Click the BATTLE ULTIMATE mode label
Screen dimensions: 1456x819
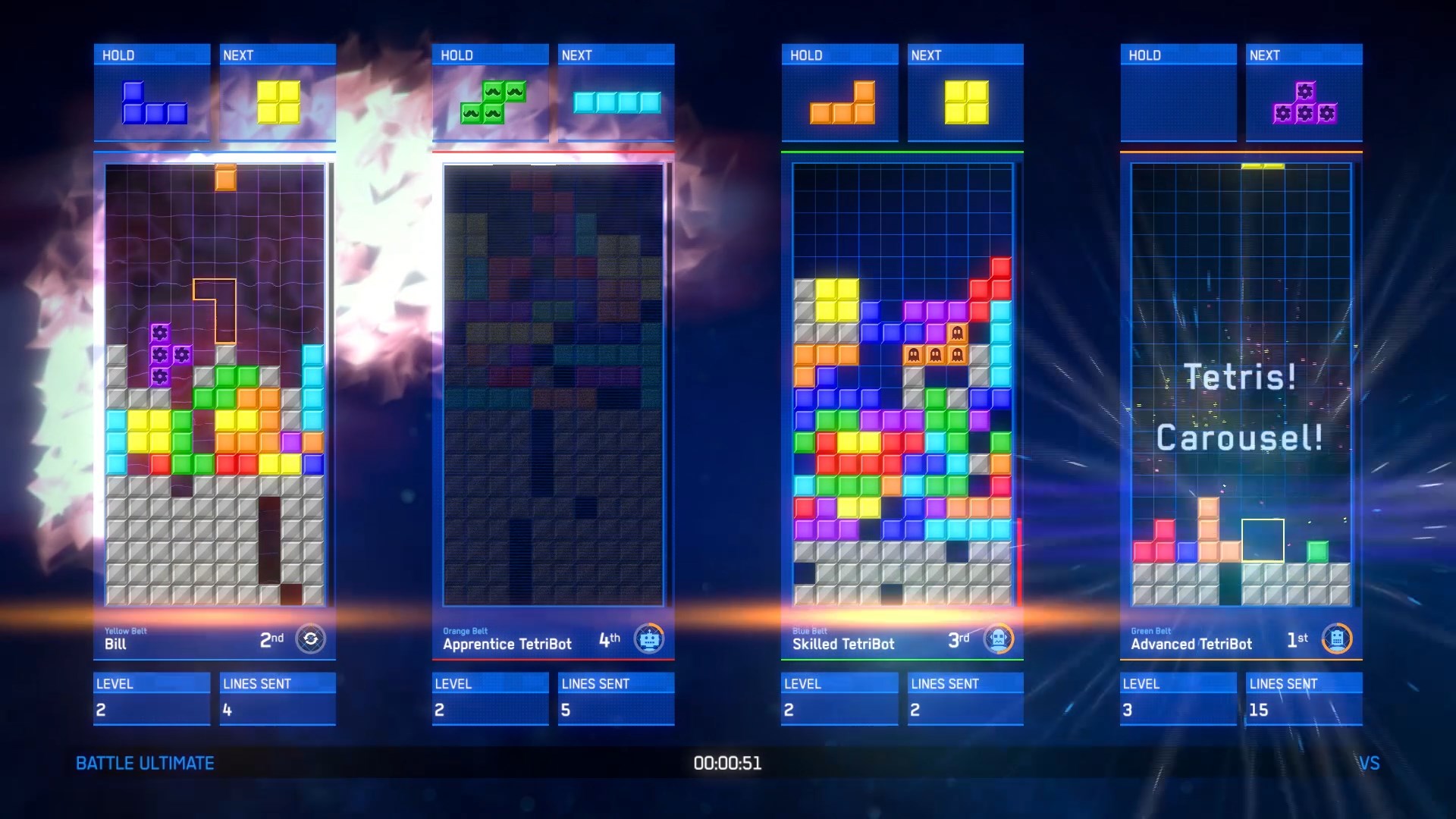pos(143,764)
